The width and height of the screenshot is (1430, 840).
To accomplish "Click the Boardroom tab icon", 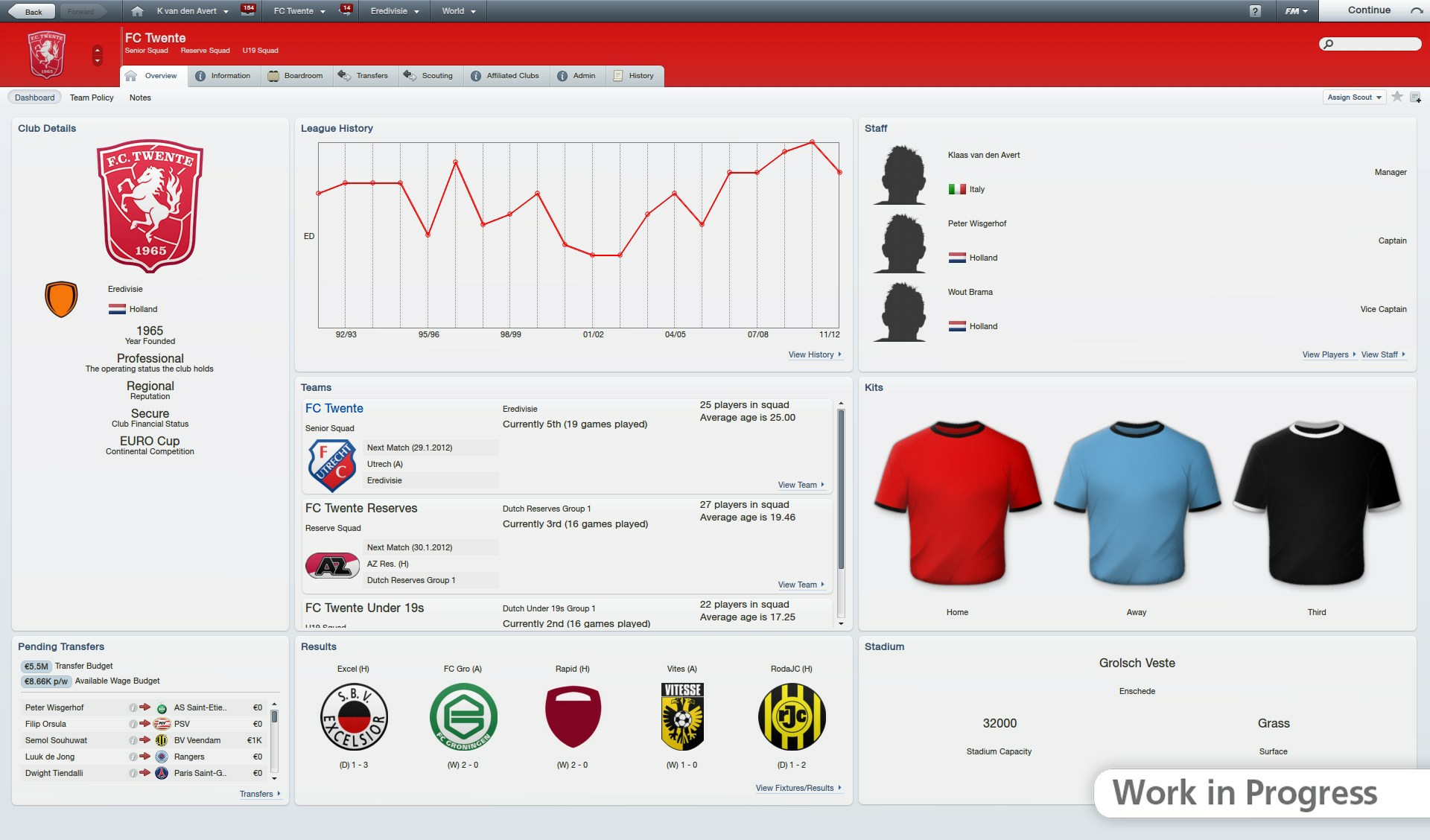I will [x=273, y=75].
